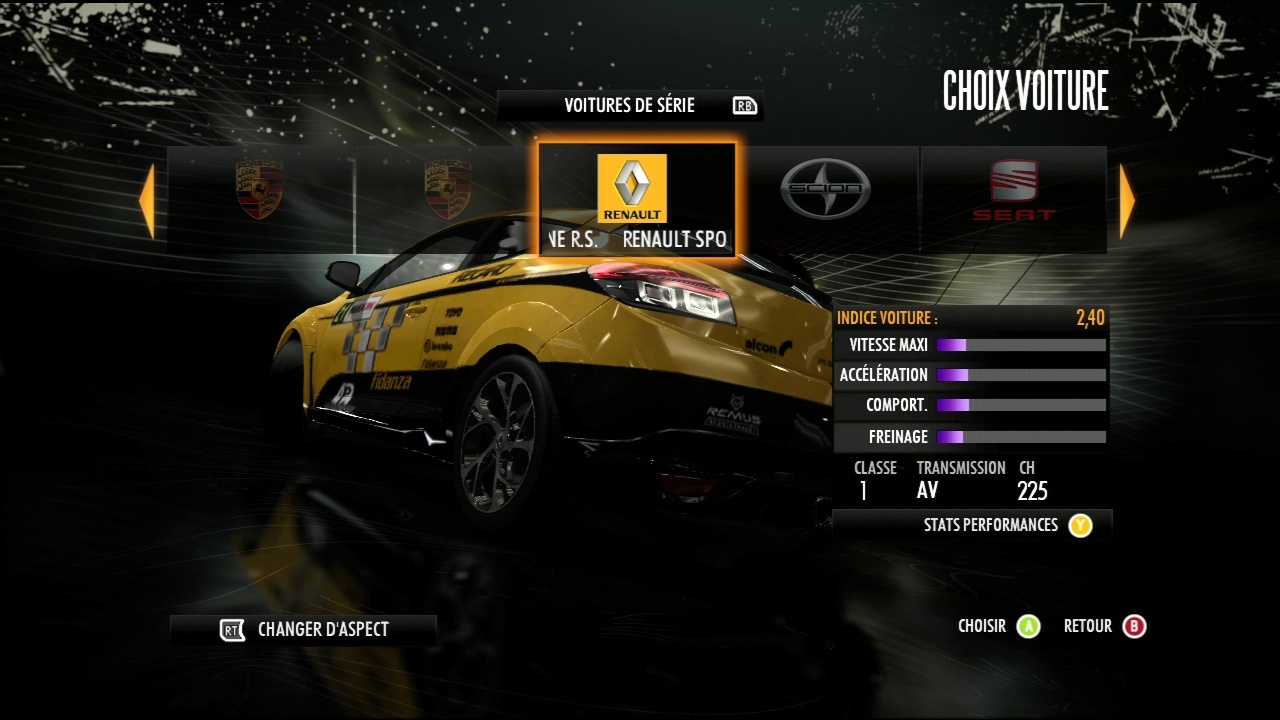This screenshot has width=1280, height=720.
Task: Pick the SEAT brand tile
Action: point(1014,190)
